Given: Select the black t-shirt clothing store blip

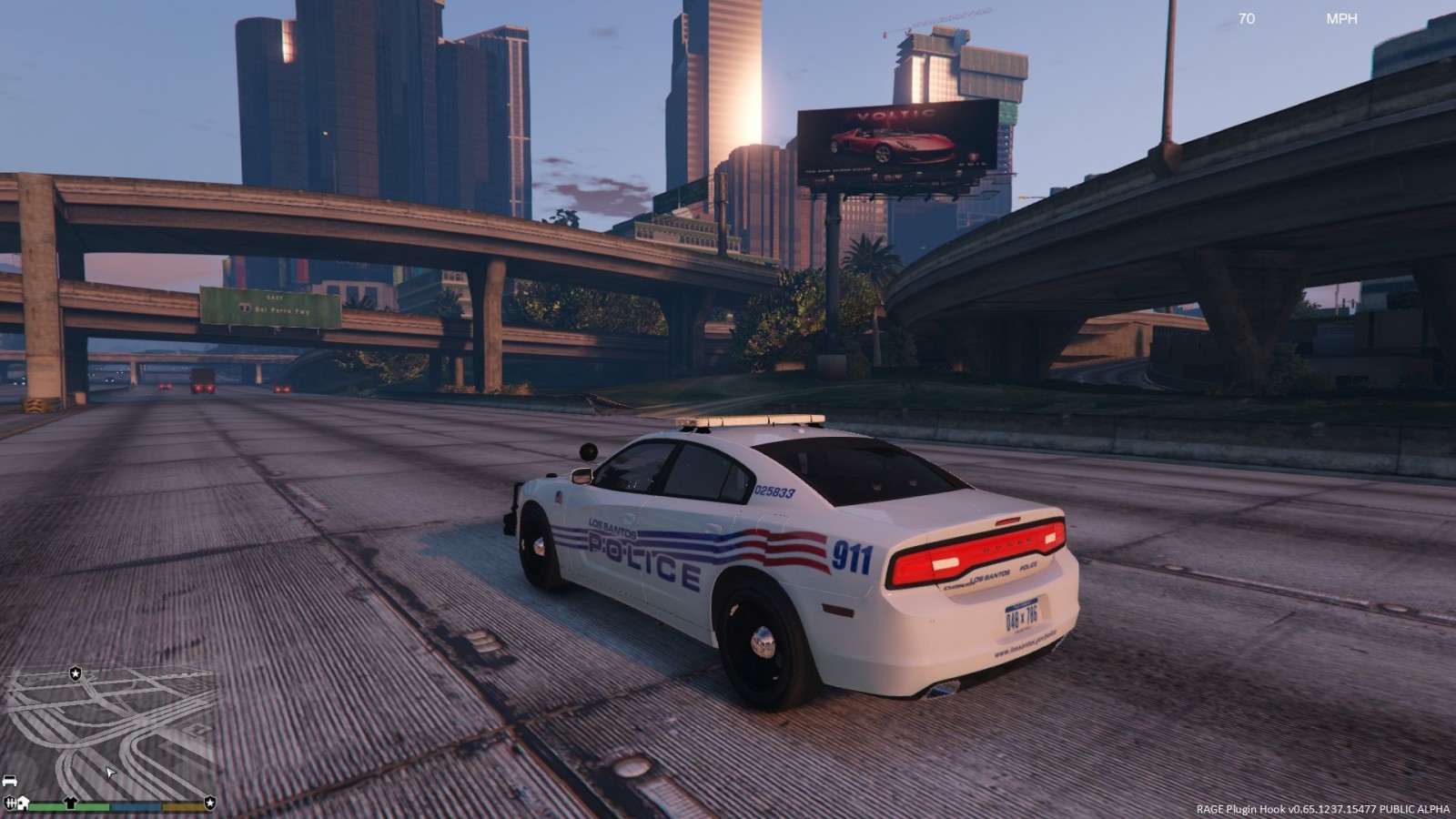Looking at the screenshot, I should (x=71, y=803).
